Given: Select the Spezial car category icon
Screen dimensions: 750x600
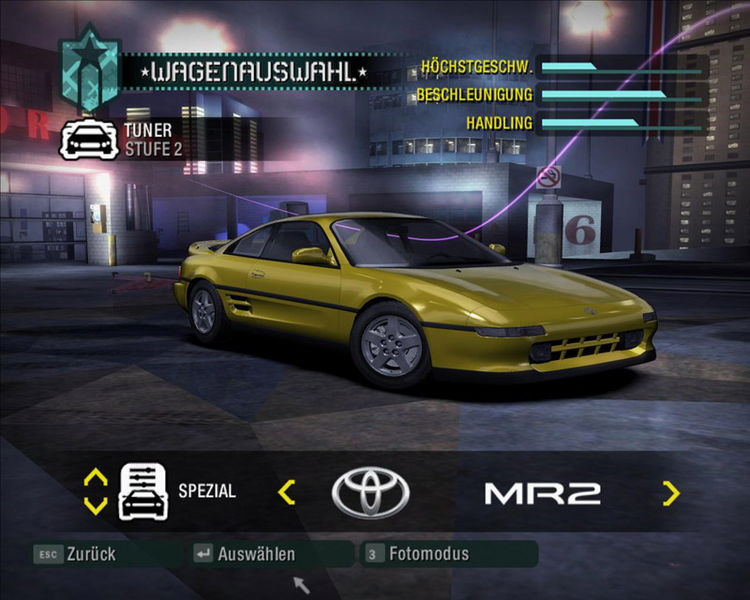Looking at the screenshot, I should click(143, 491).
